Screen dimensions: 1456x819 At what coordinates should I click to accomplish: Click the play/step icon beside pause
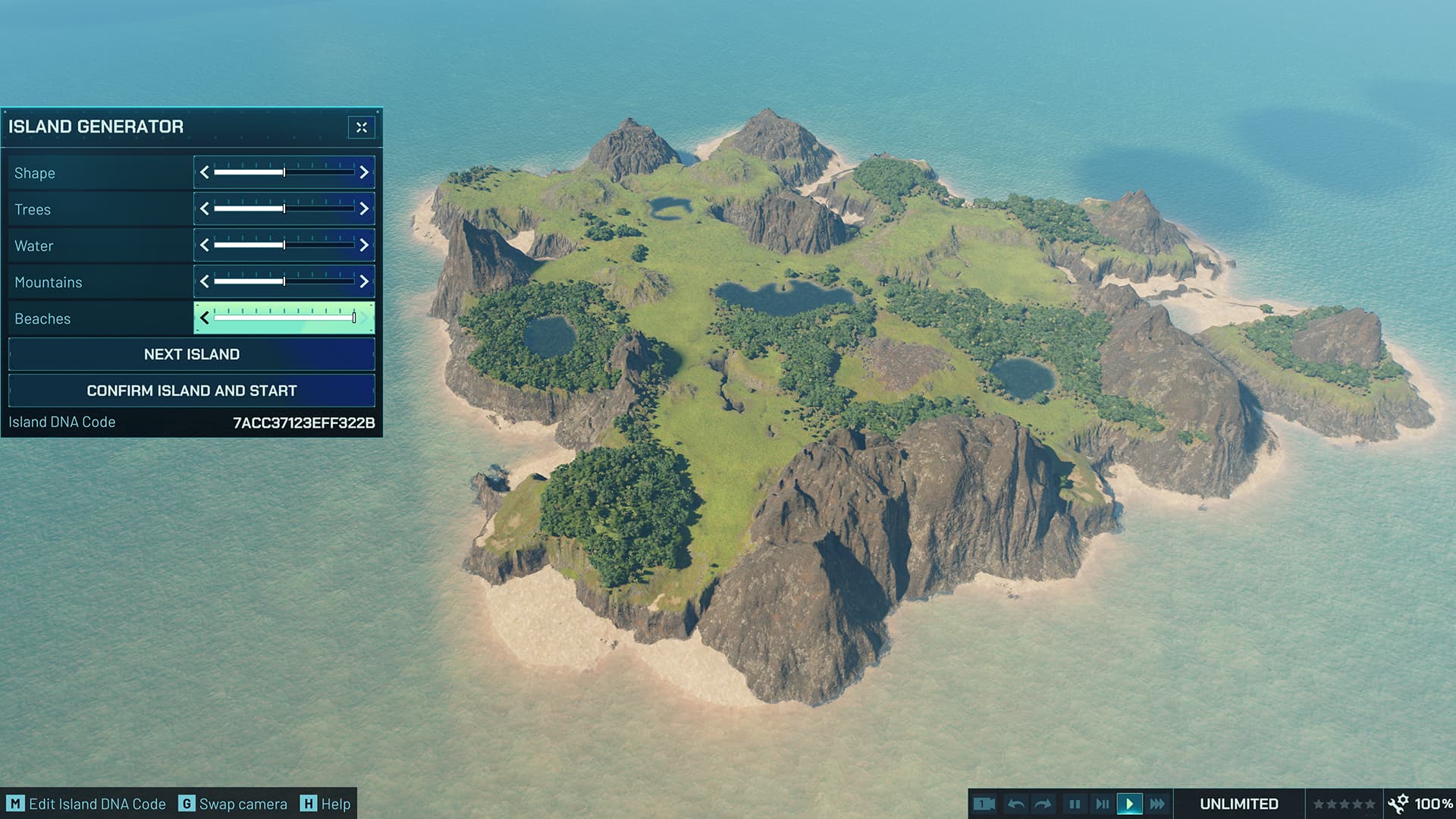[1102, 804]
